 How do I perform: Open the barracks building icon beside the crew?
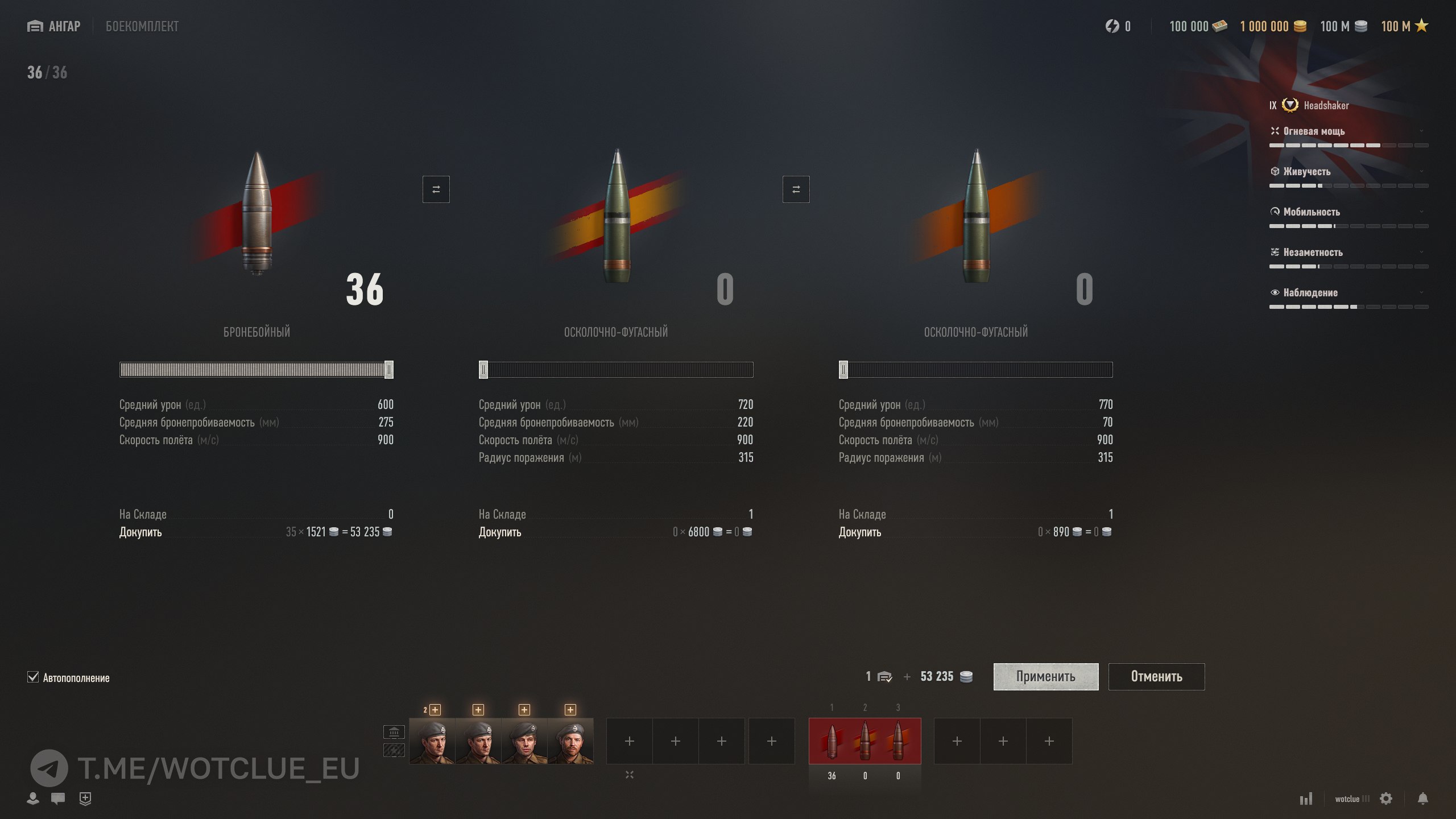394,731
